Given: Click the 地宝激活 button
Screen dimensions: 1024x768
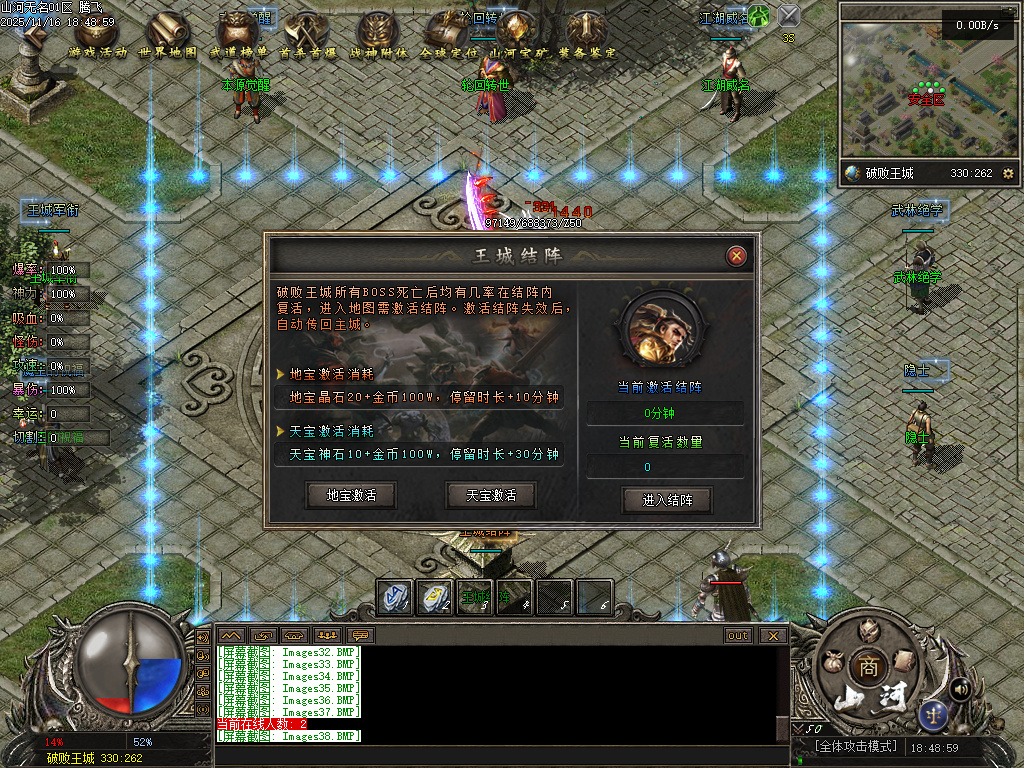Looking at the screenshot, I should coord(351,495).
